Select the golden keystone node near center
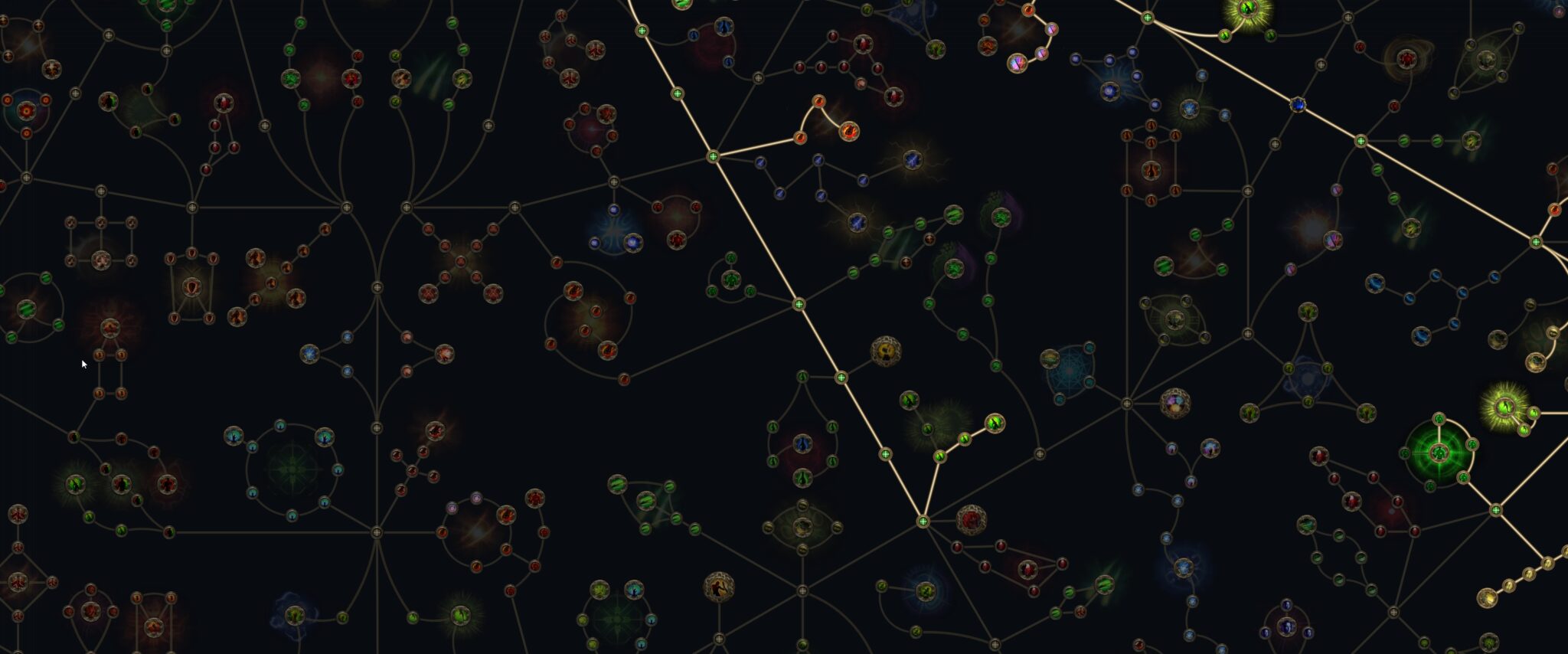This screenshot has height=654, width=1568. click(x=886, y=351)
